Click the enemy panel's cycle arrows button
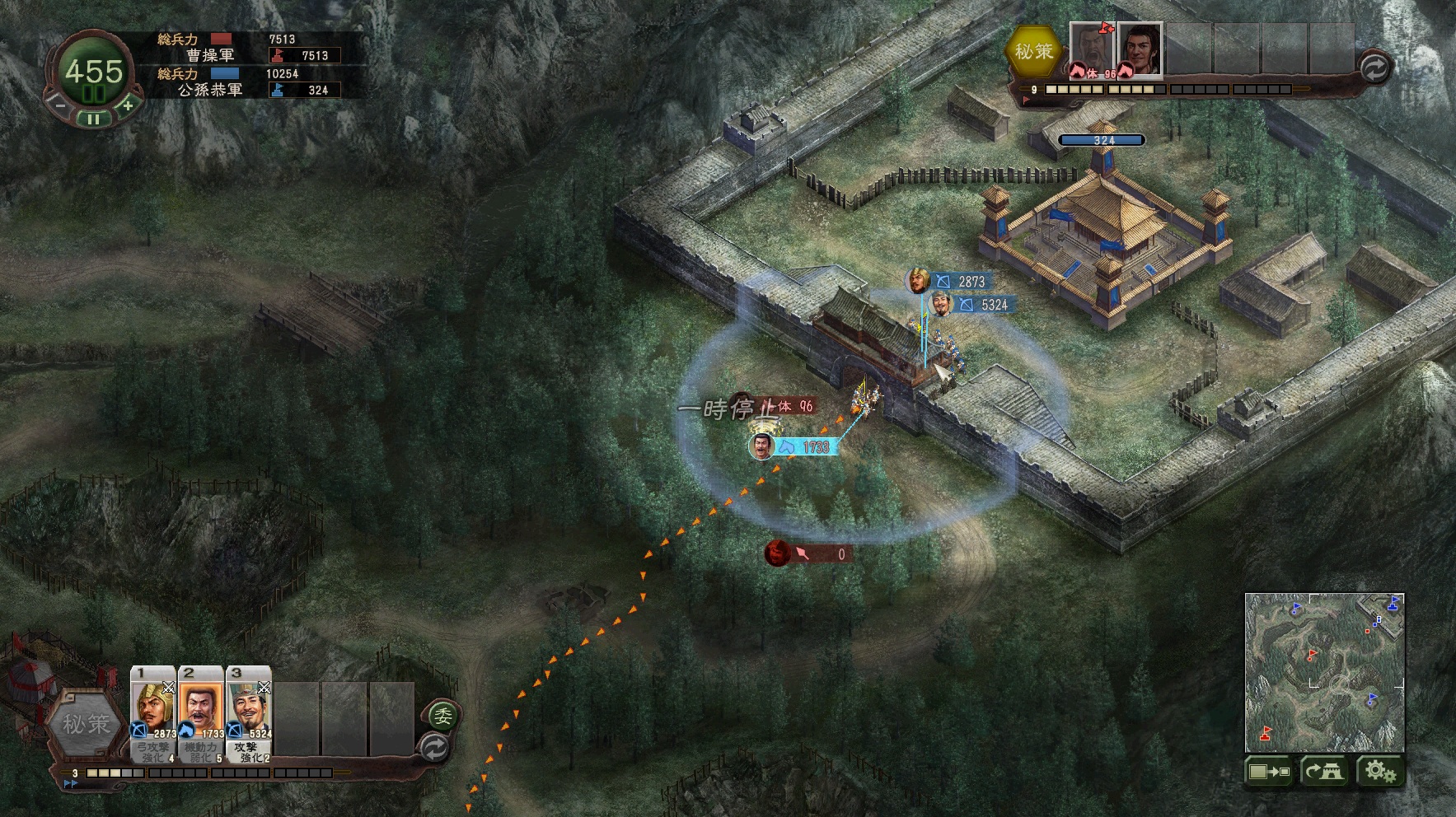 tap(1374, 68)
